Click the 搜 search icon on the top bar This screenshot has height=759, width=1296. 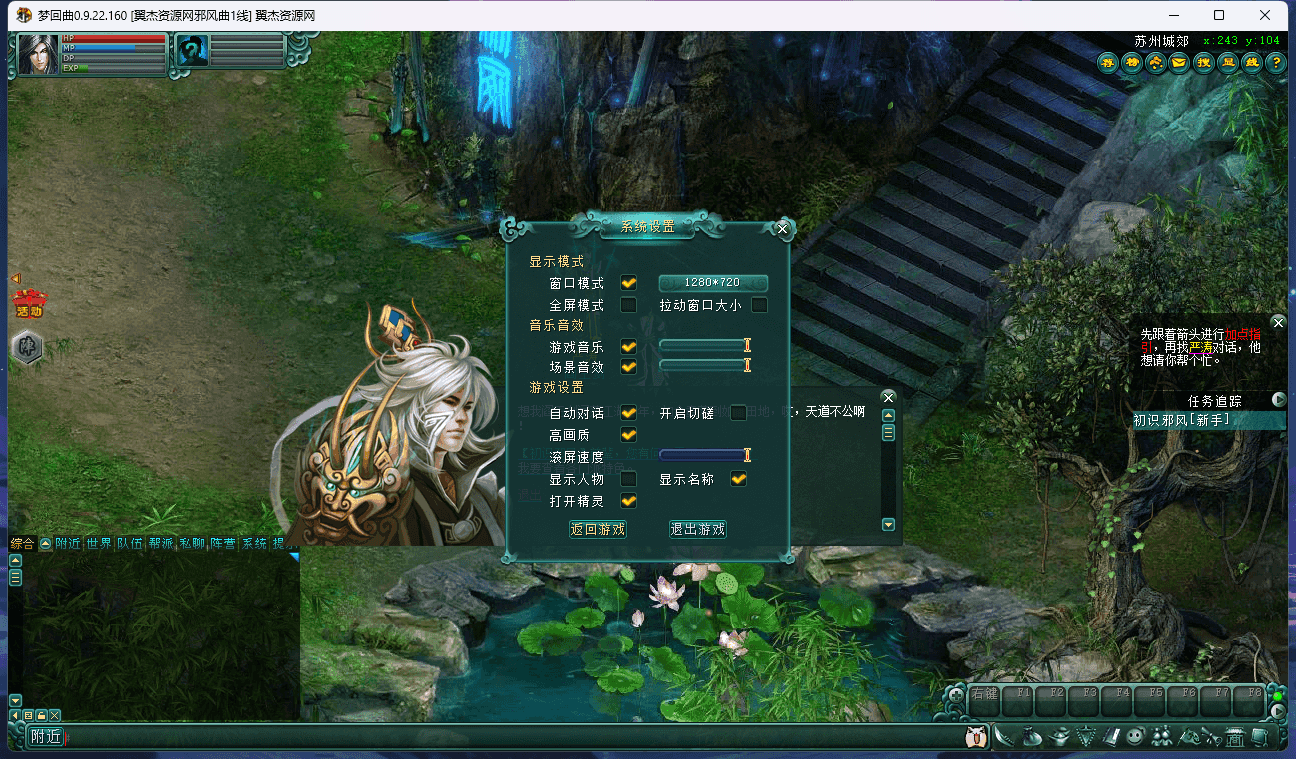pos(1203,62)
